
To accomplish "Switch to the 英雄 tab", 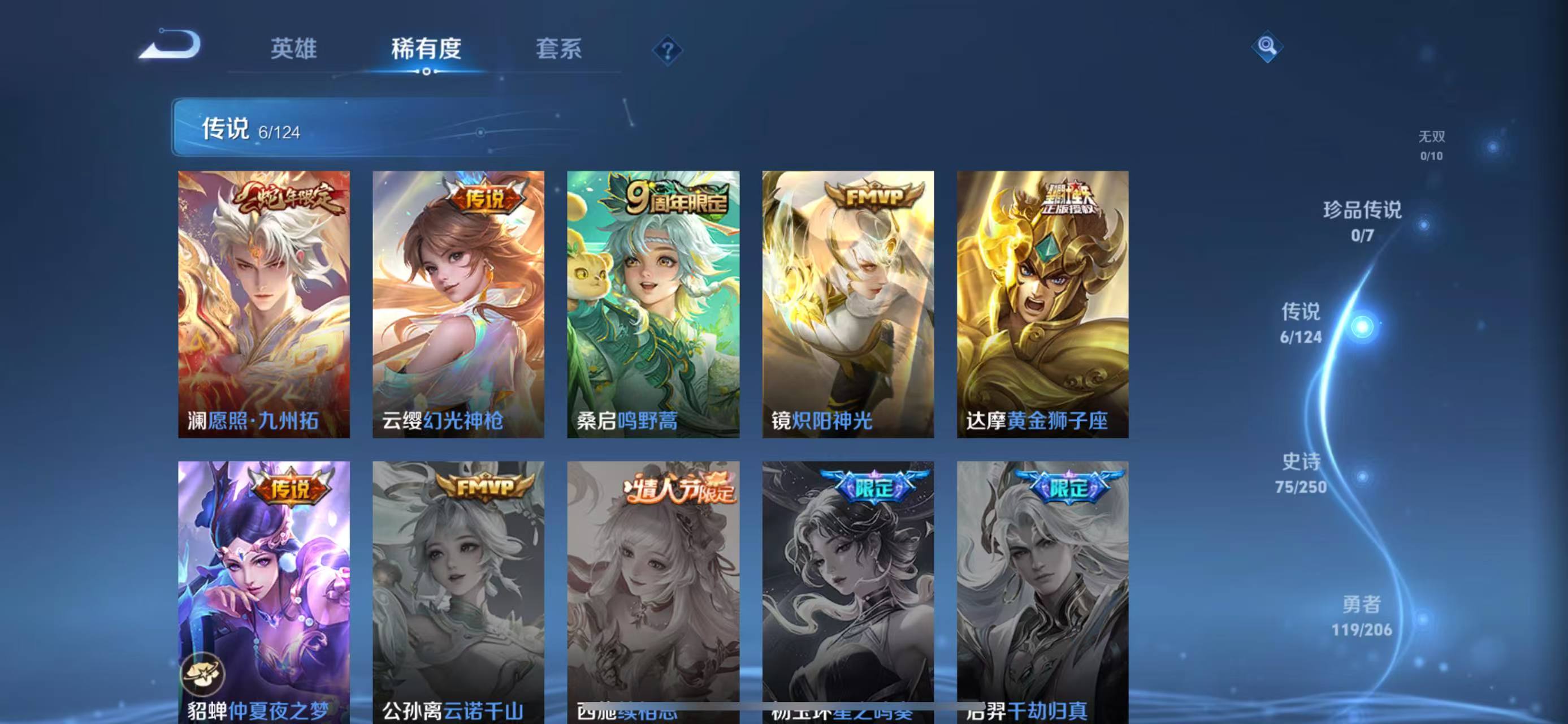I will click(x=293, y=49).
